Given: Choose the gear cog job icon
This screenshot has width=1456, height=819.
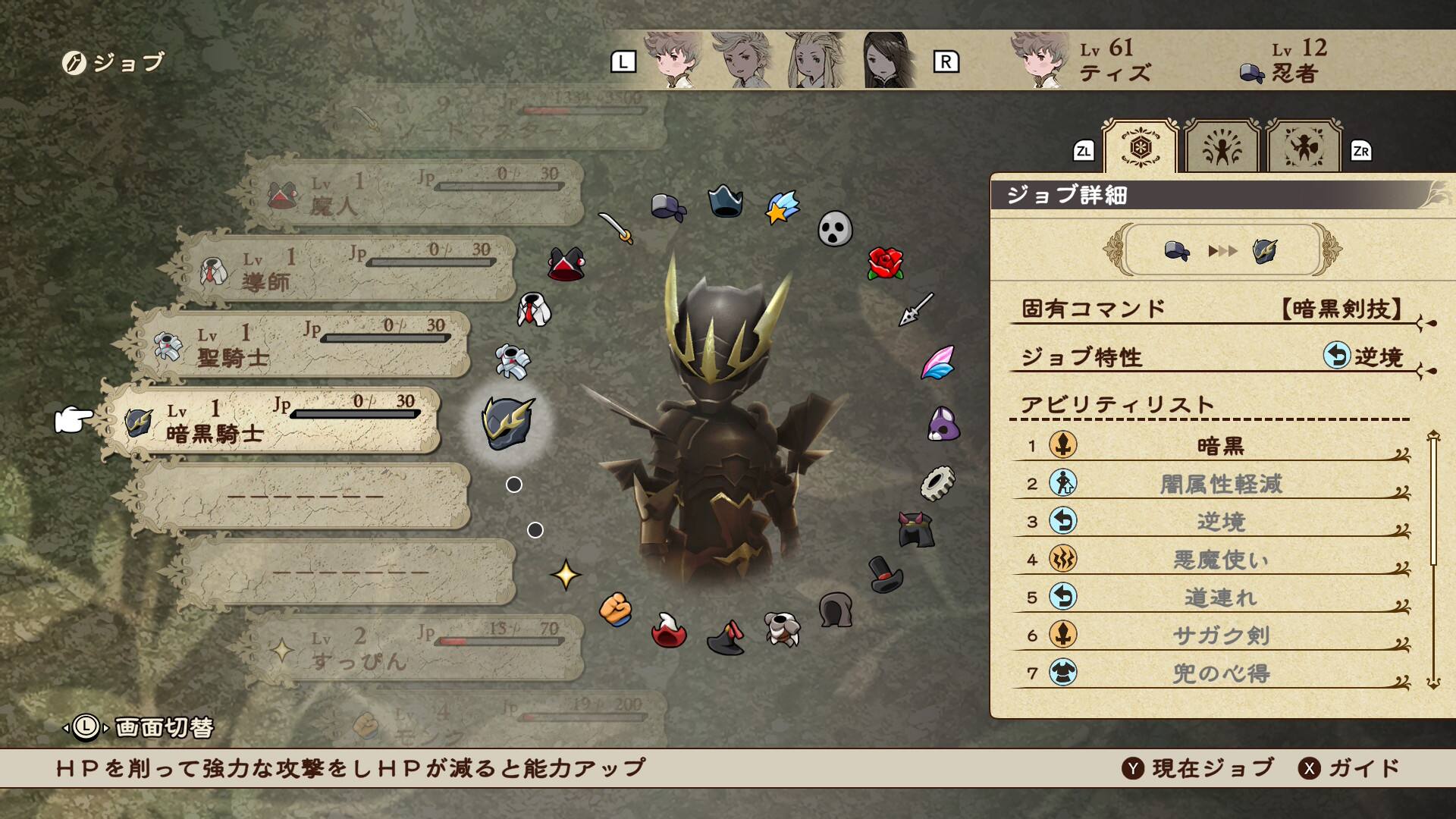Looking at the screenshot, I should (x=937, y=483).
